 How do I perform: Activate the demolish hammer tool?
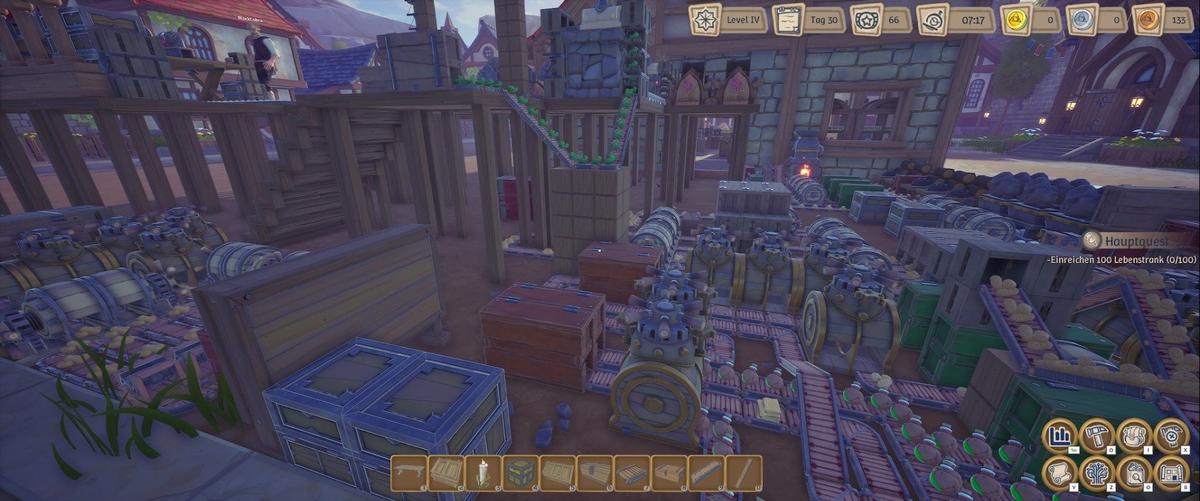(1171, 437)
